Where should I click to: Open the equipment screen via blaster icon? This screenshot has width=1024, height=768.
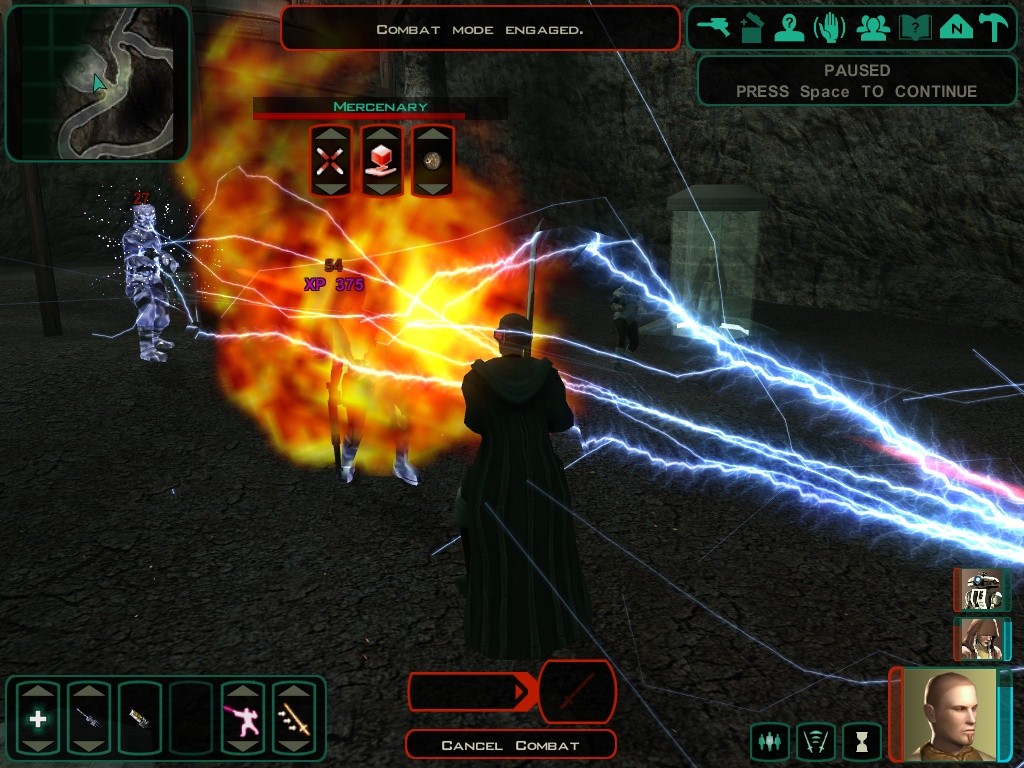(714, 28)
